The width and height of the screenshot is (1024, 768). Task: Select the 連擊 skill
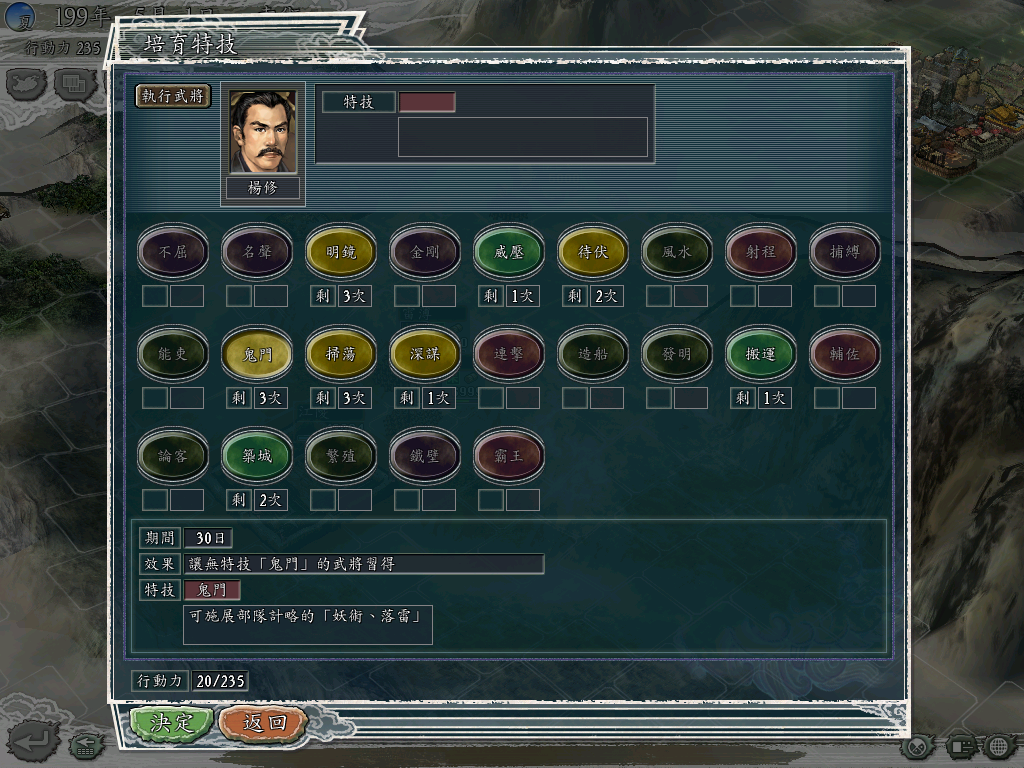[x=509, y=354]
